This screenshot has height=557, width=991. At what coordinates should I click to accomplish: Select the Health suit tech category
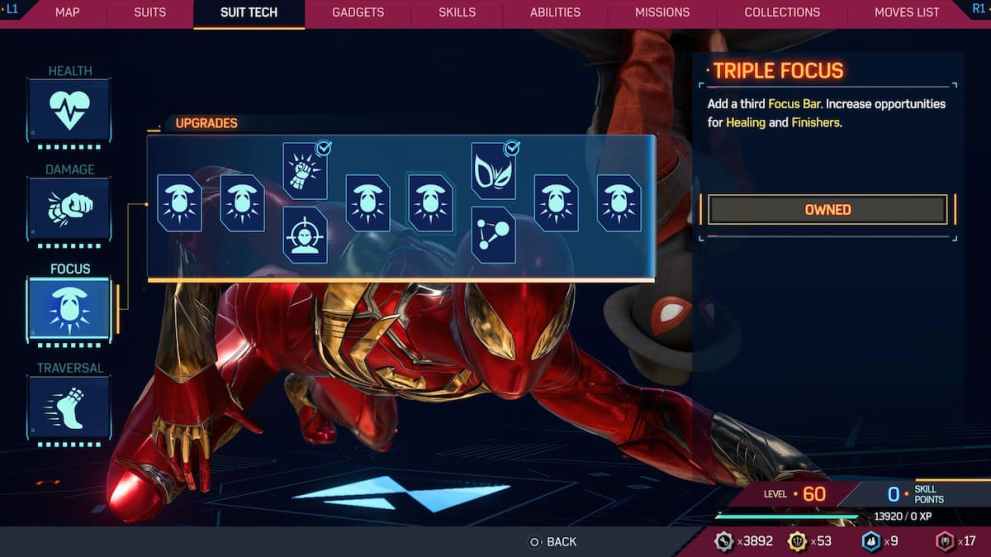tap(69, 110)
